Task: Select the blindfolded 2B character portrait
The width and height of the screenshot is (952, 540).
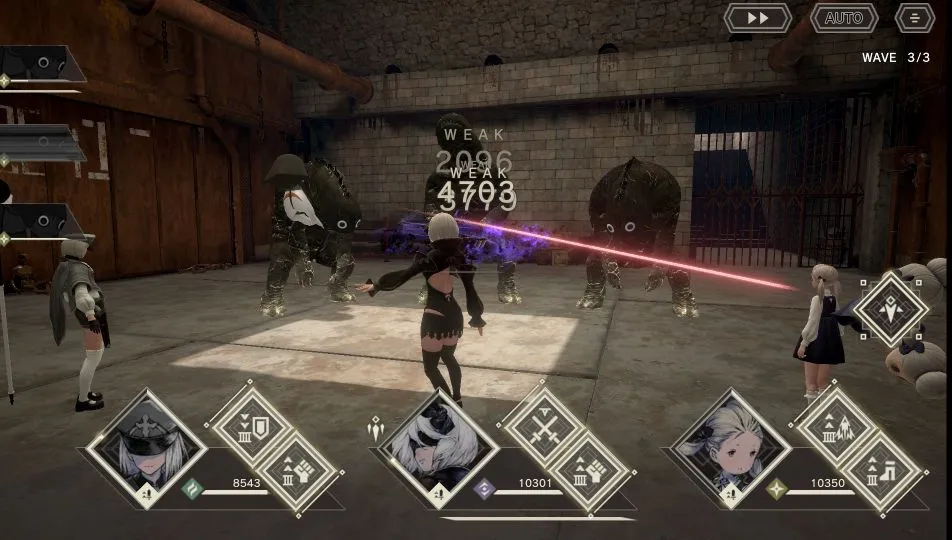Action: (436, 447)
